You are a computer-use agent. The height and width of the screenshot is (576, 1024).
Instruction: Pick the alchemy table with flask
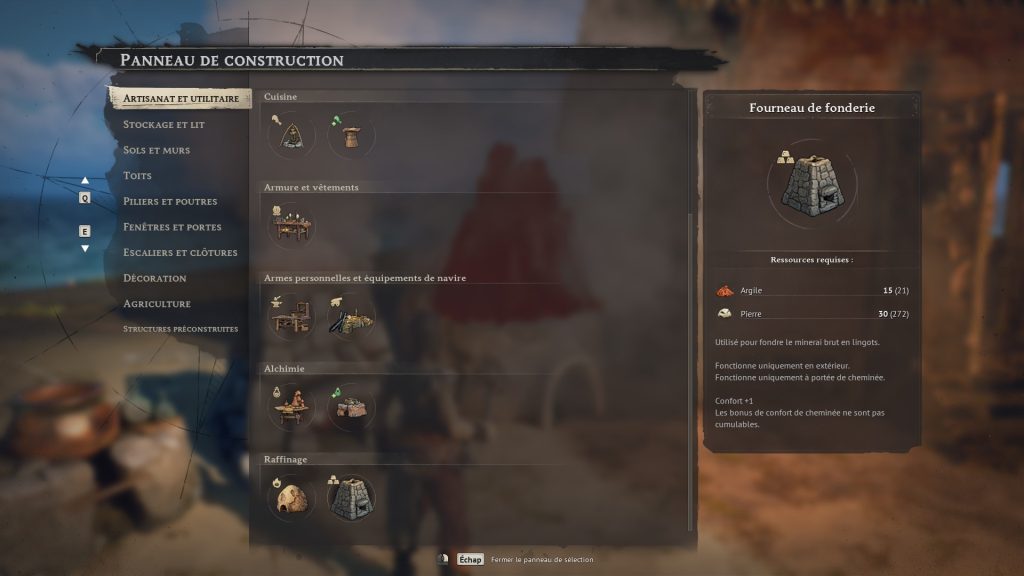(291, 407)
